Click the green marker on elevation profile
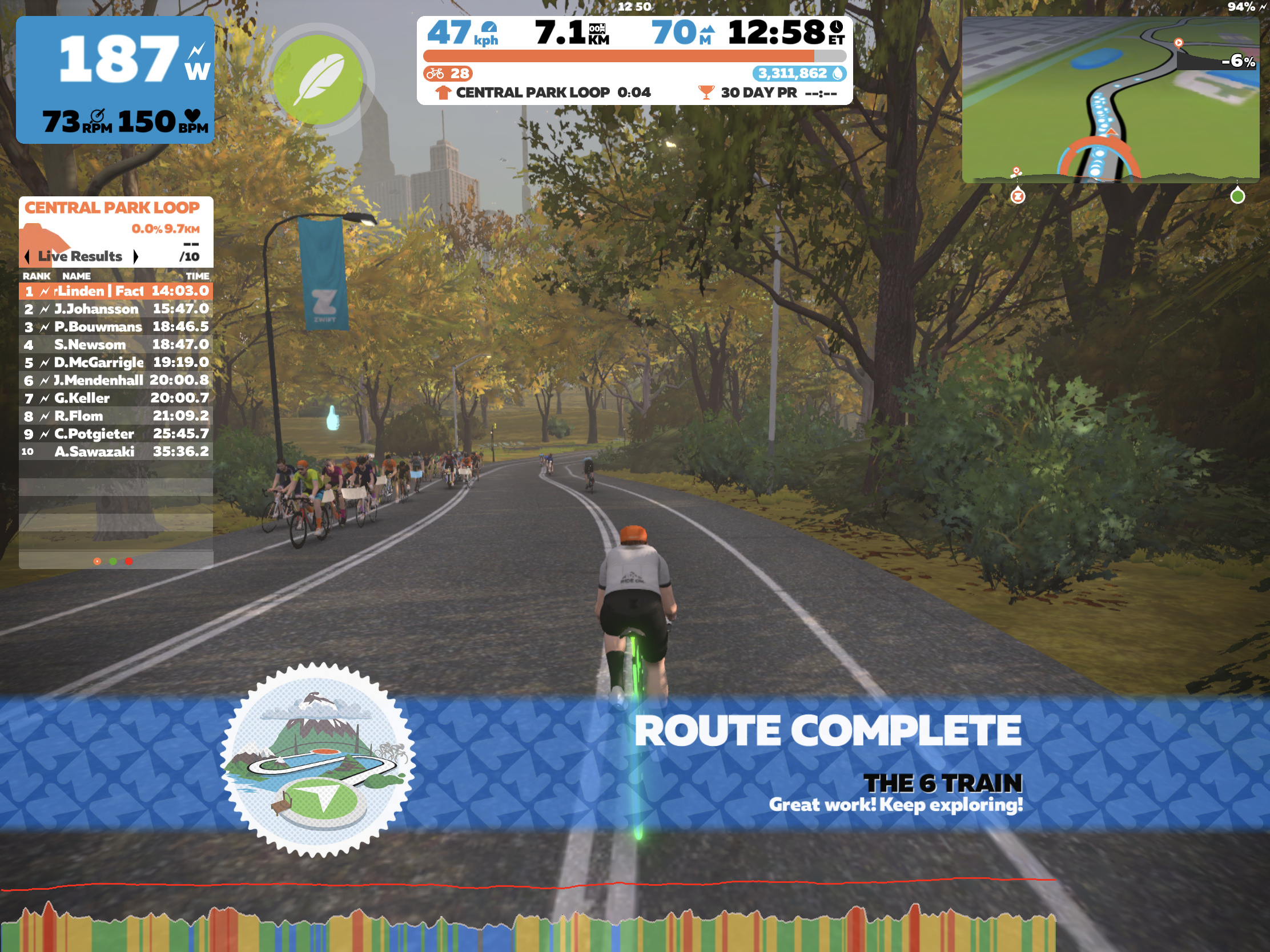The width and height of the screenshot is (1270, 952). [1237, 196]
